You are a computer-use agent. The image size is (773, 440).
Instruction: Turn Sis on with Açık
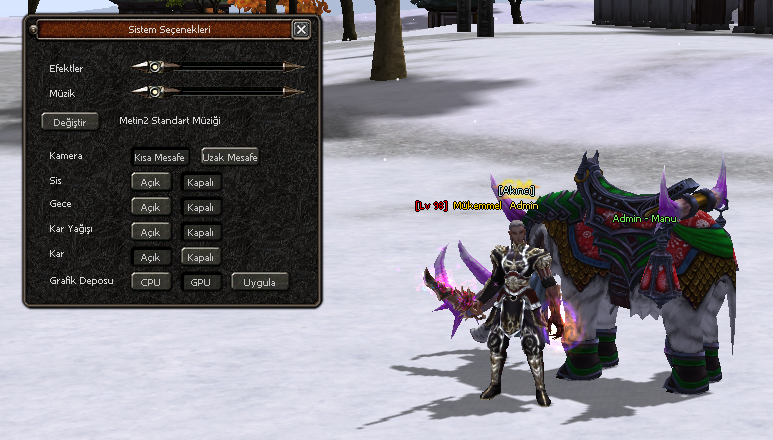[x=150, y=182]
